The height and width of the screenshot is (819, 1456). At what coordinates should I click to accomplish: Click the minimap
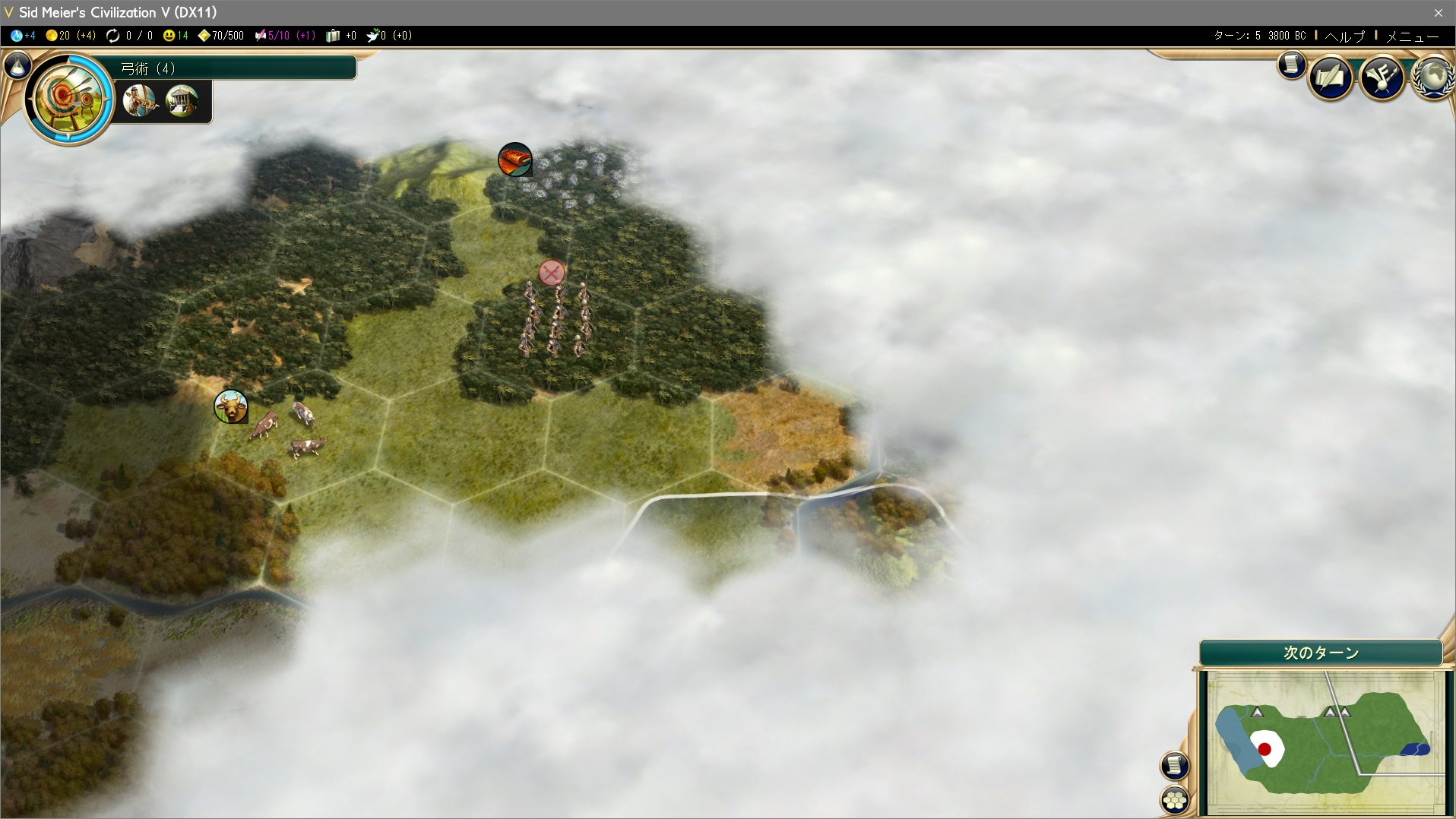click(1325, 741)
